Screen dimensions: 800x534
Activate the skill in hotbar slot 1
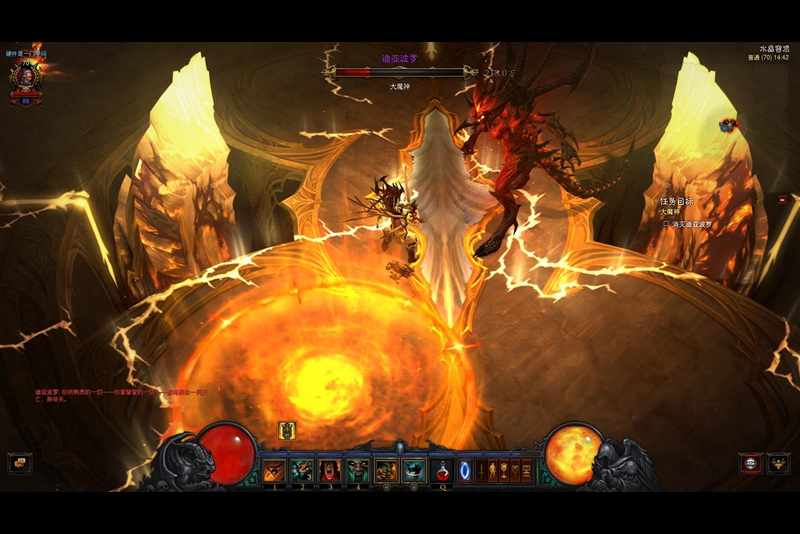(275, 470)
